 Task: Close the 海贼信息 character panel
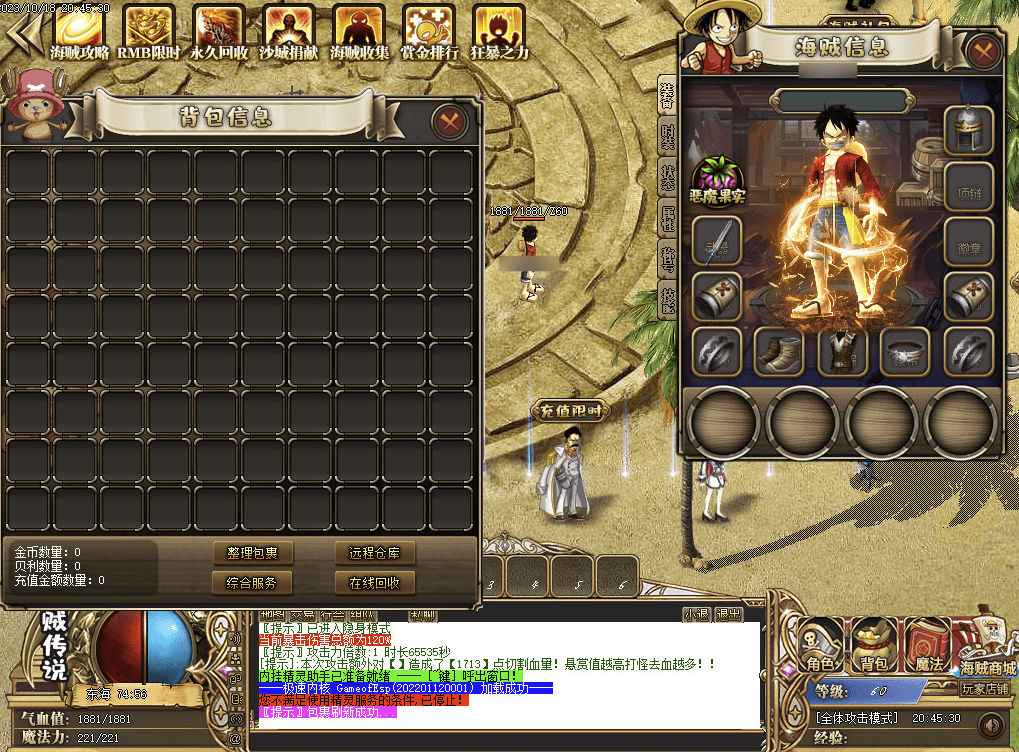tap(984, 51)
